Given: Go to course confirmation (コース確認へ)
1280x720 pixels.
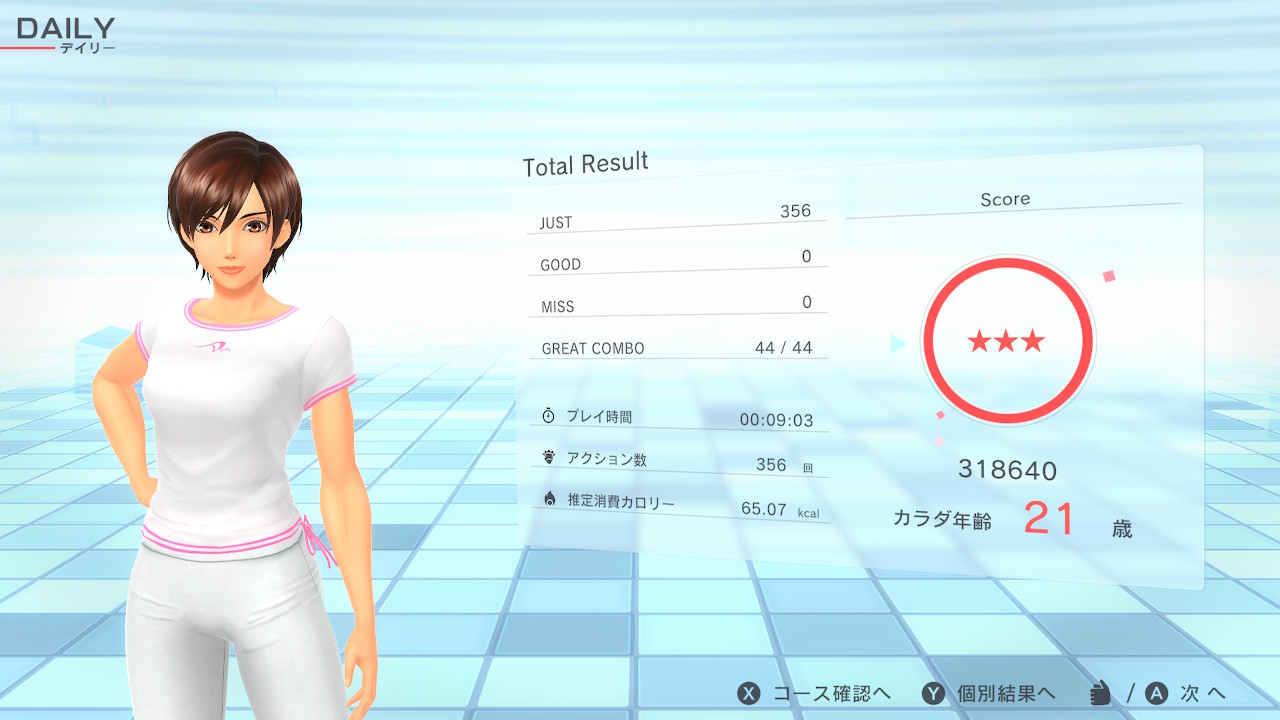Looking at the screenshot, I should coord(814,694).
